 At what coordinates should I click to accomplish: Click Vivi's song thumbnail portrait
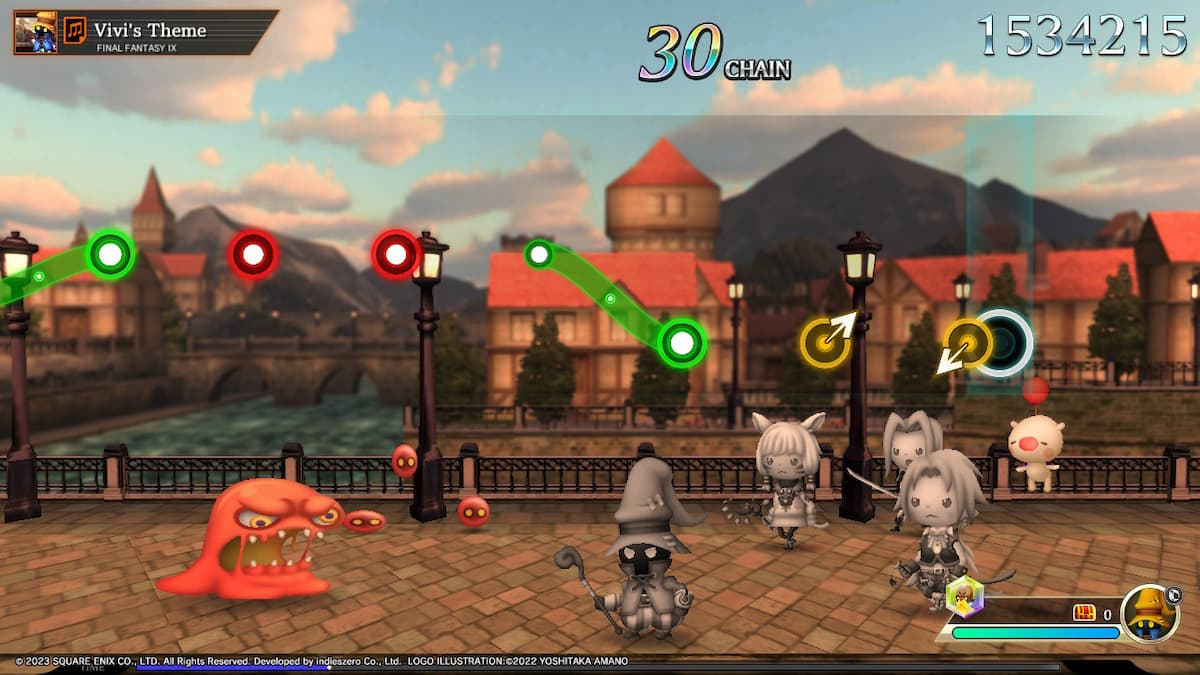[x=35, y=31]
